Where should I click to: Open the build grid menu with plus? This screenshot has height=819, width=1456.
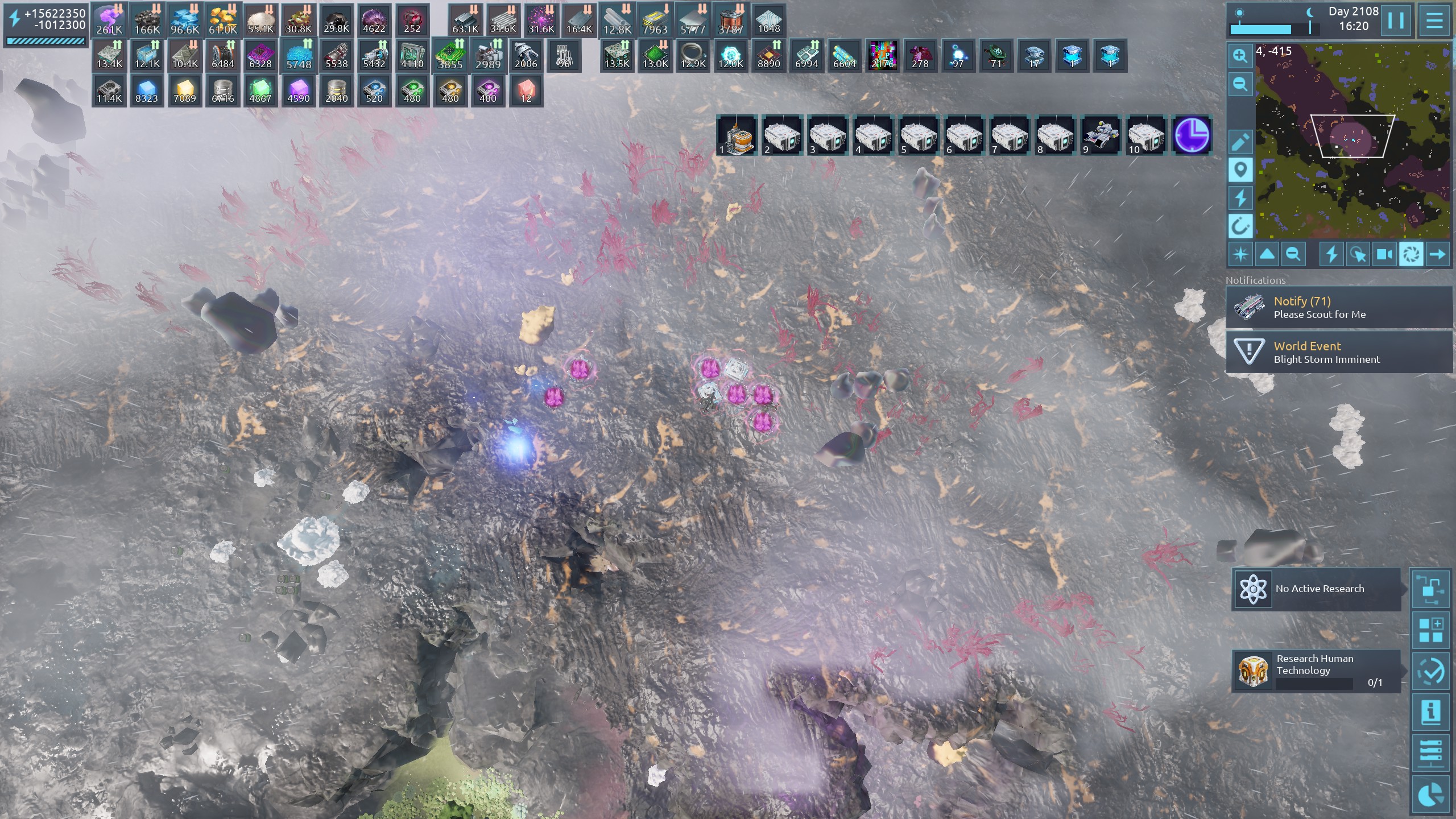(x=1430, y=630)
